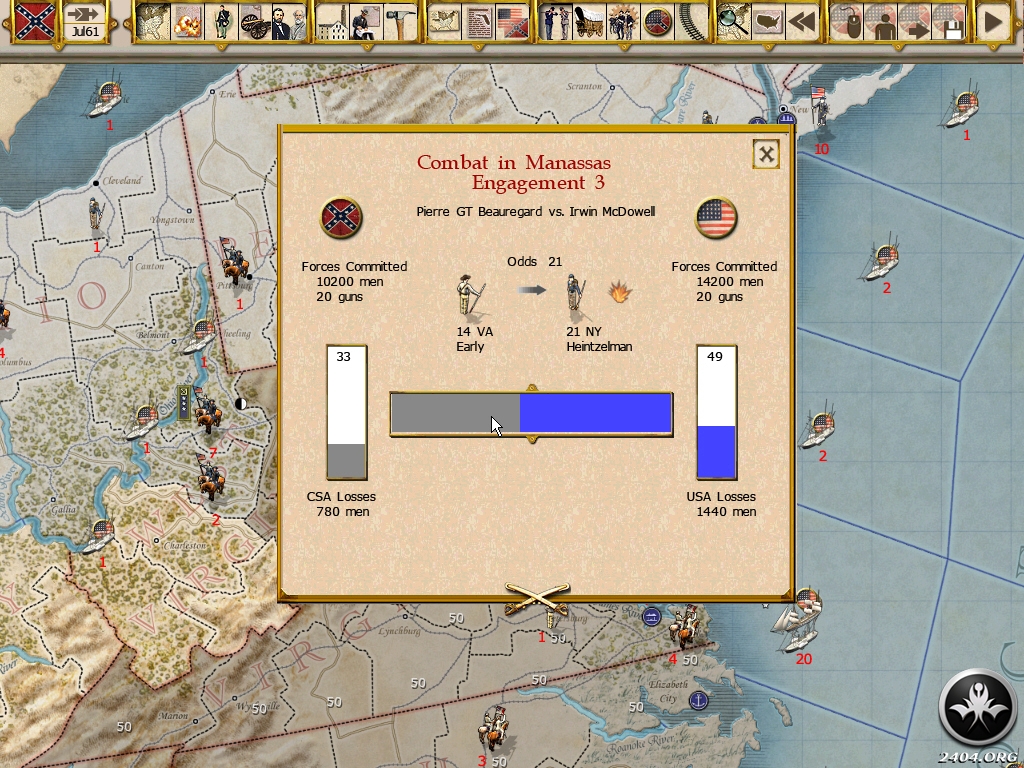Select the round Confederate flag badge icon
Image resolution: width=1024 pixels, height=768 pixels.
(x=657, y=21)
